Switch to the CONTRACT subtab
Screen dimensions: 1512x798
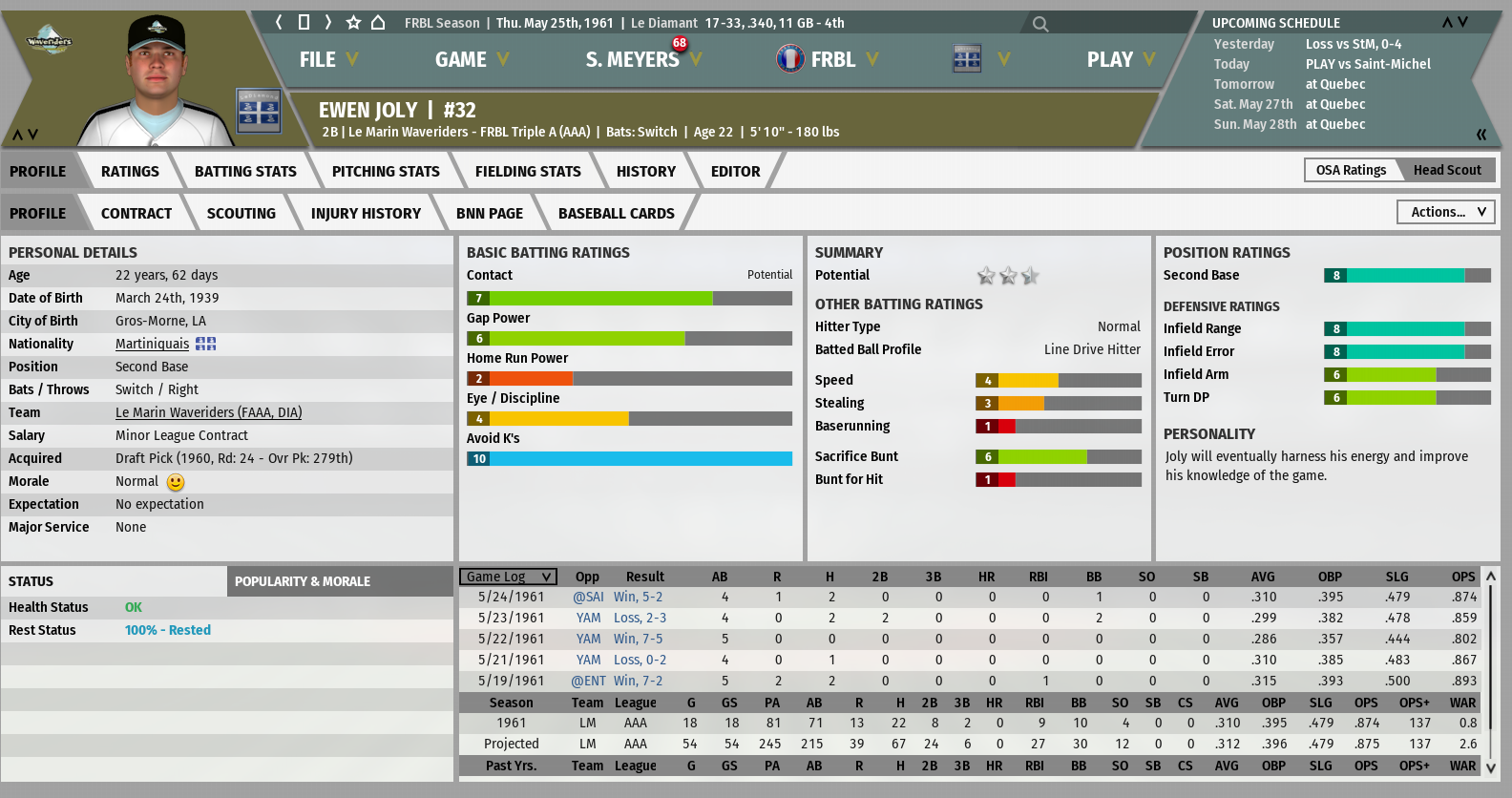136,214
